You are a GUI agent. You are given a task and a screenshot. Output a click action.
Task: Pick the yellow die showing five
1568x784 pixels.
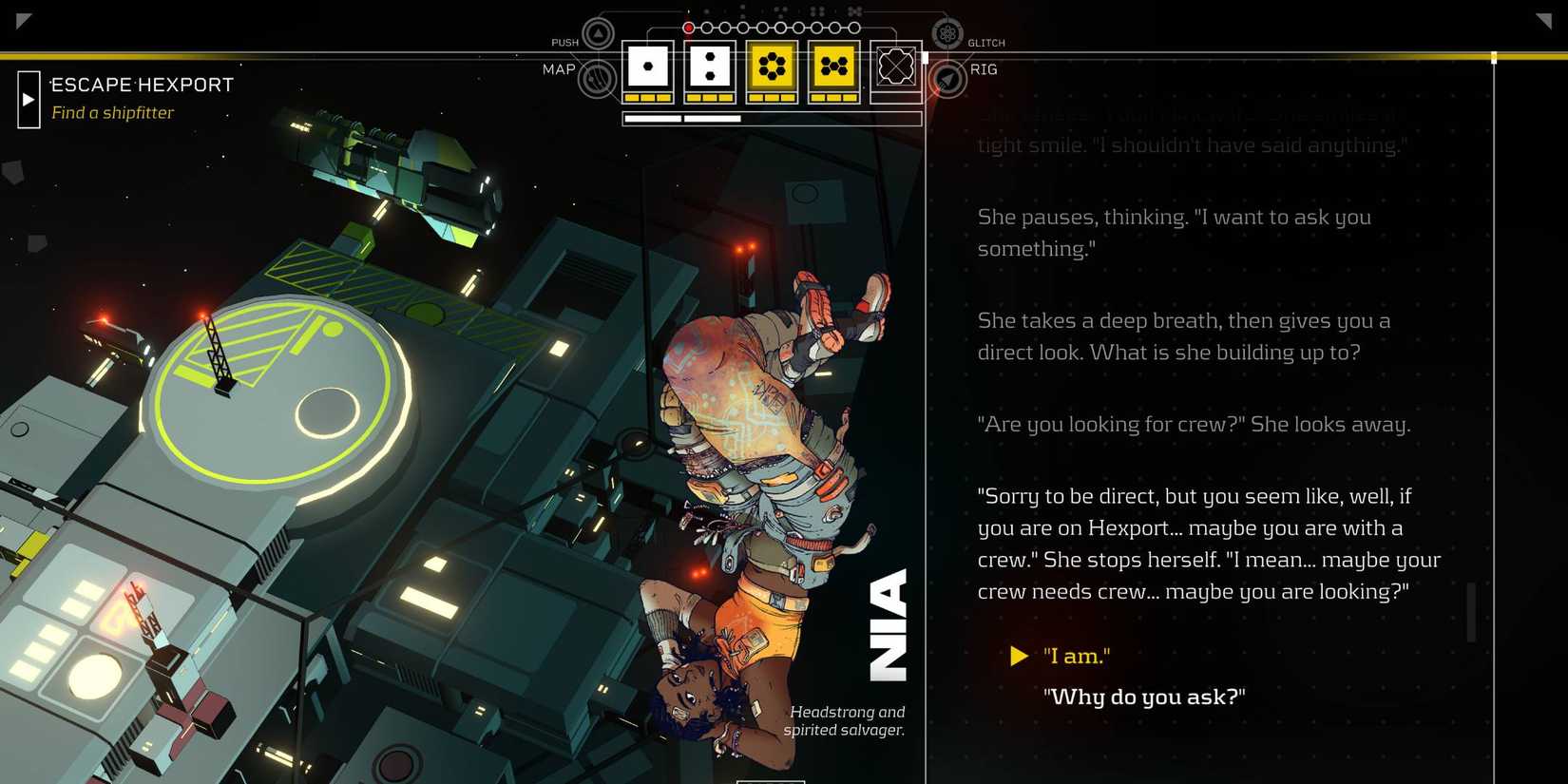tap(833, 67)
